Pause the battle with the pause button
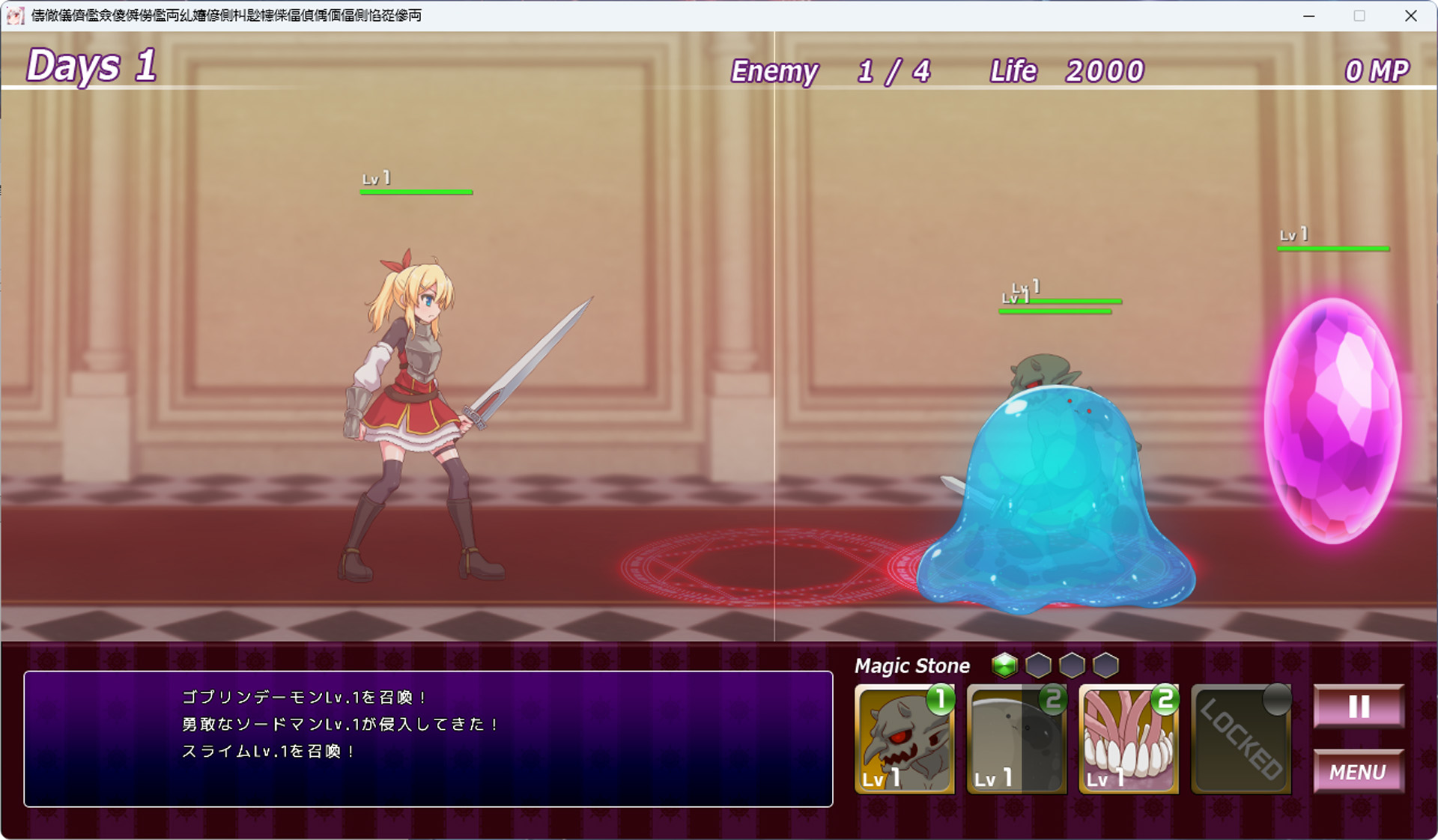Viewport: 1438px width, 840px height. 1359,706
